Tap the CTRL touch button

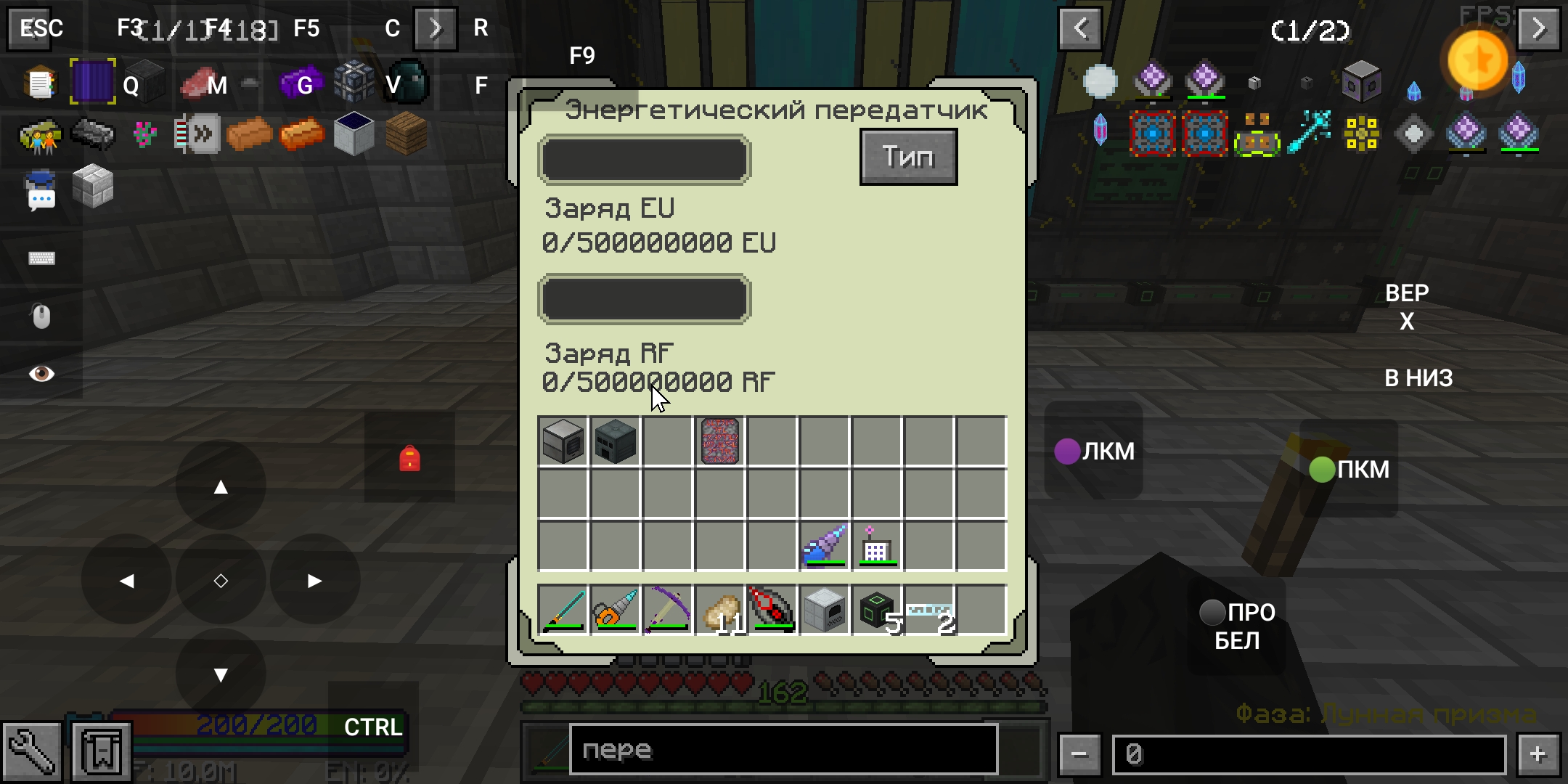click(373, 727)
